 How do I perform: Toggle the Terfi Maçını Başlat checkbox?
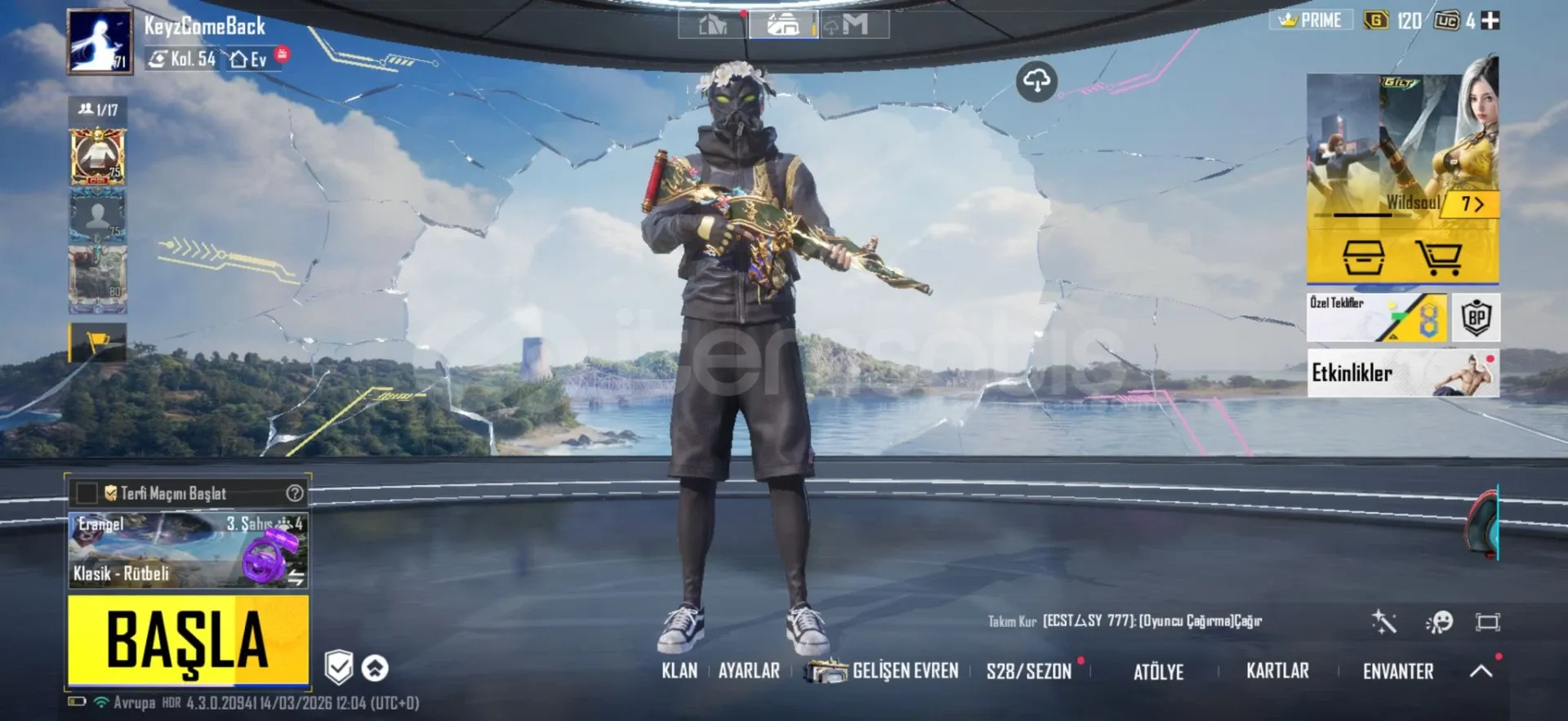[86, 493]
